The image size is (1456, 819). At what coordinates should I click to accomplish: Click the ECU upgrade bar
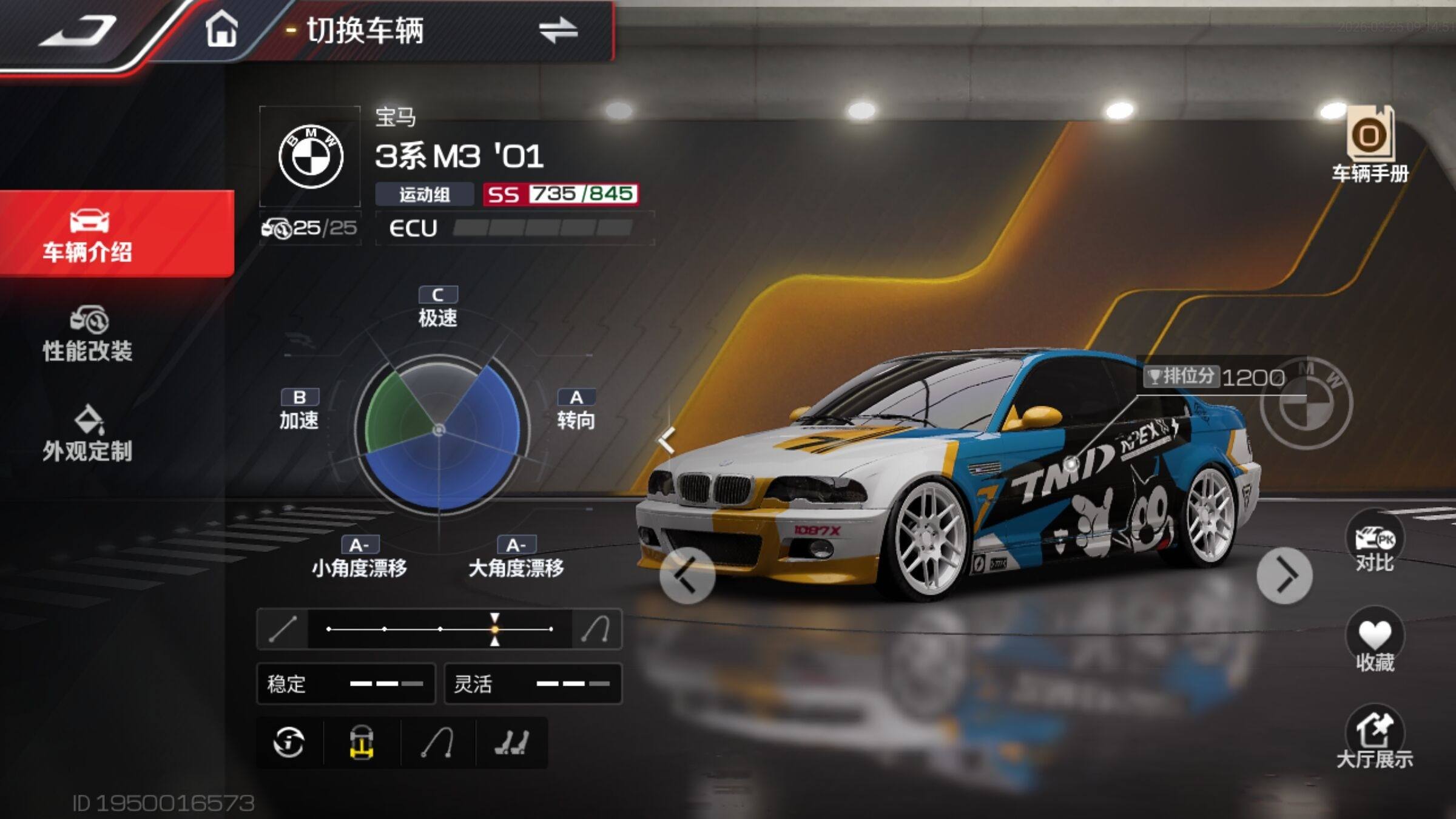coord(514,228)
